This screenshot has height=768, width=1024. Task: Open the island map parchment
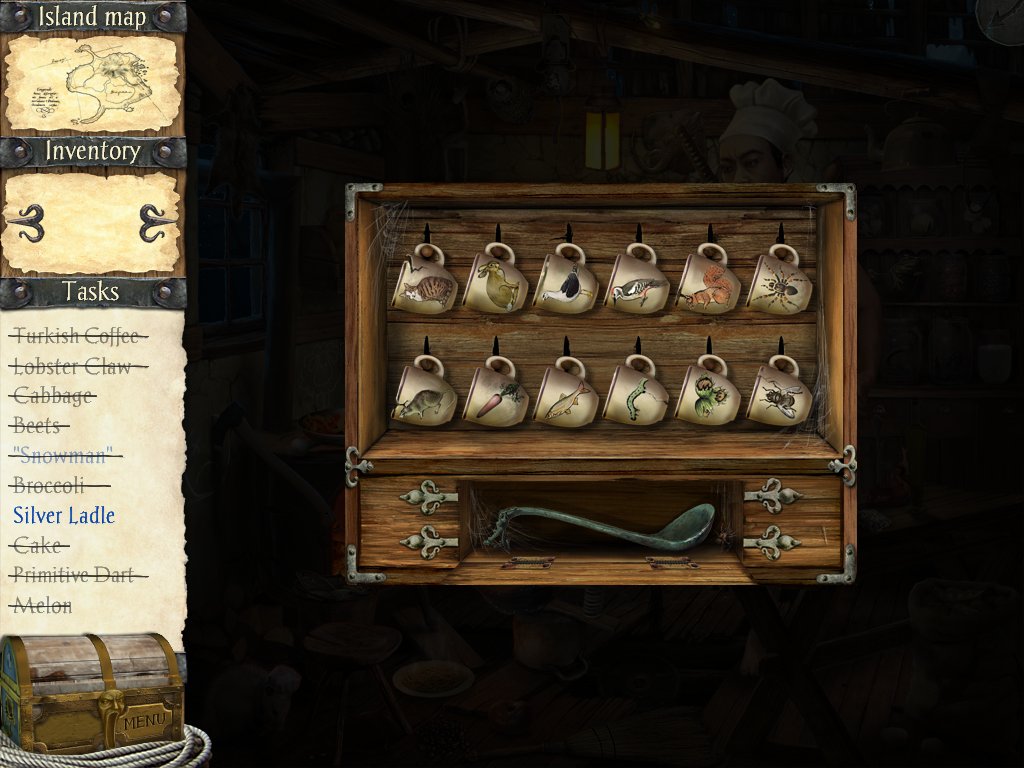92,84
